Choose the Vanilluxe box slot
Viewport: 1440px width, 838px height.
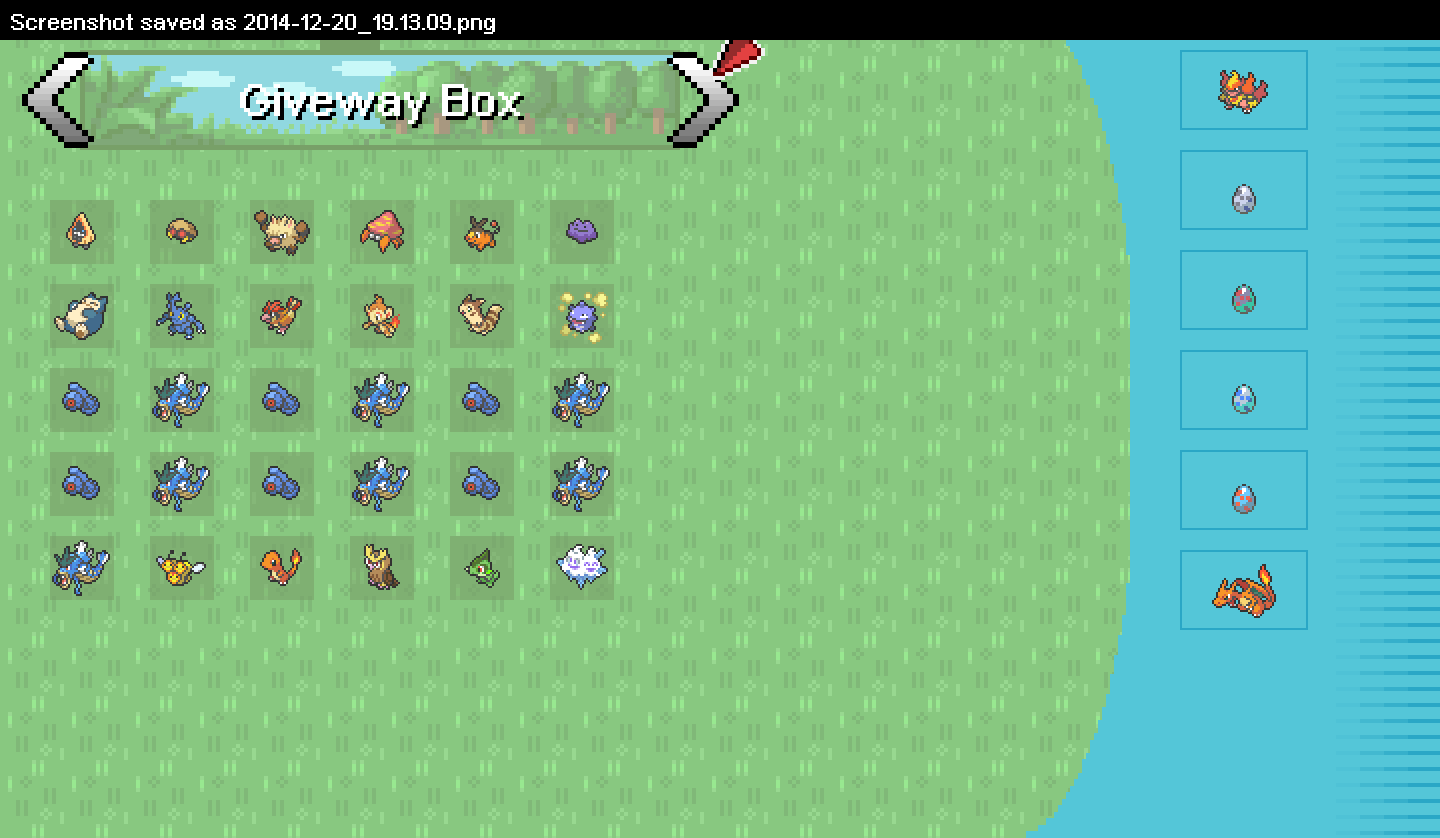[582, 568]
